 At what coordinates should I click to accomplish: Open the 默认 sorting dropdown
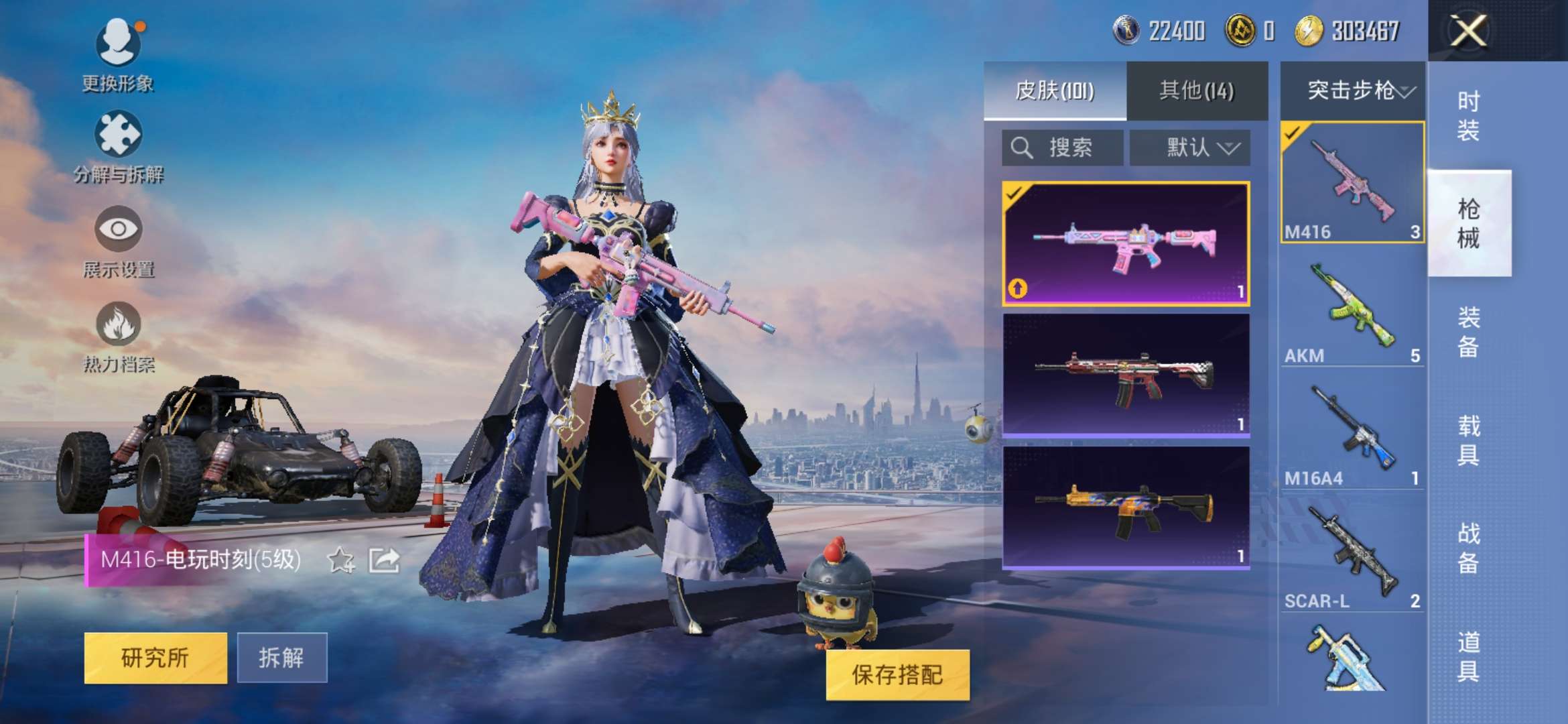pos(1189,147)
